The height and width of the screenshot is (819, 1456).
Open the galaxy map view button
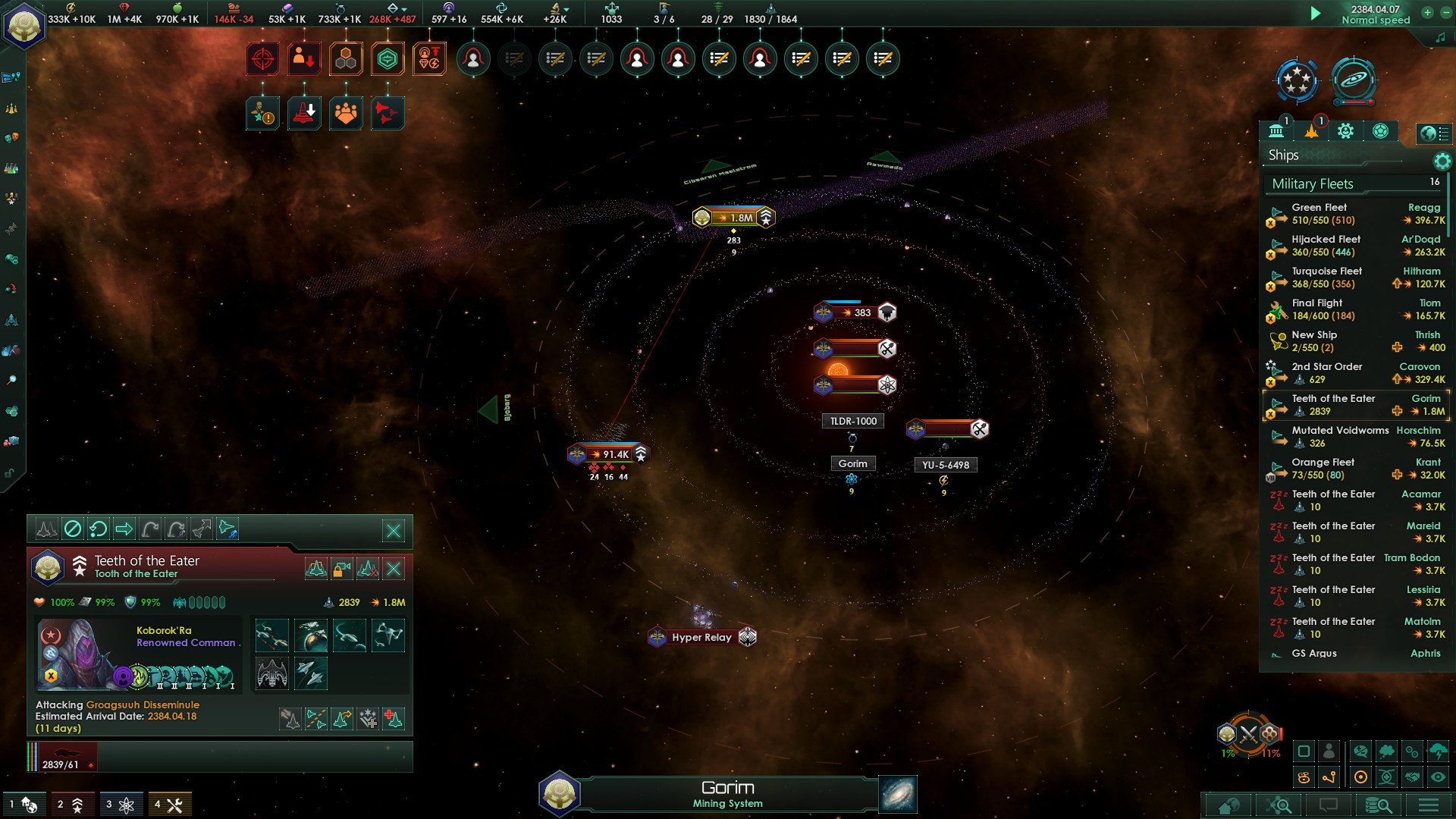[x=898, y=794]
